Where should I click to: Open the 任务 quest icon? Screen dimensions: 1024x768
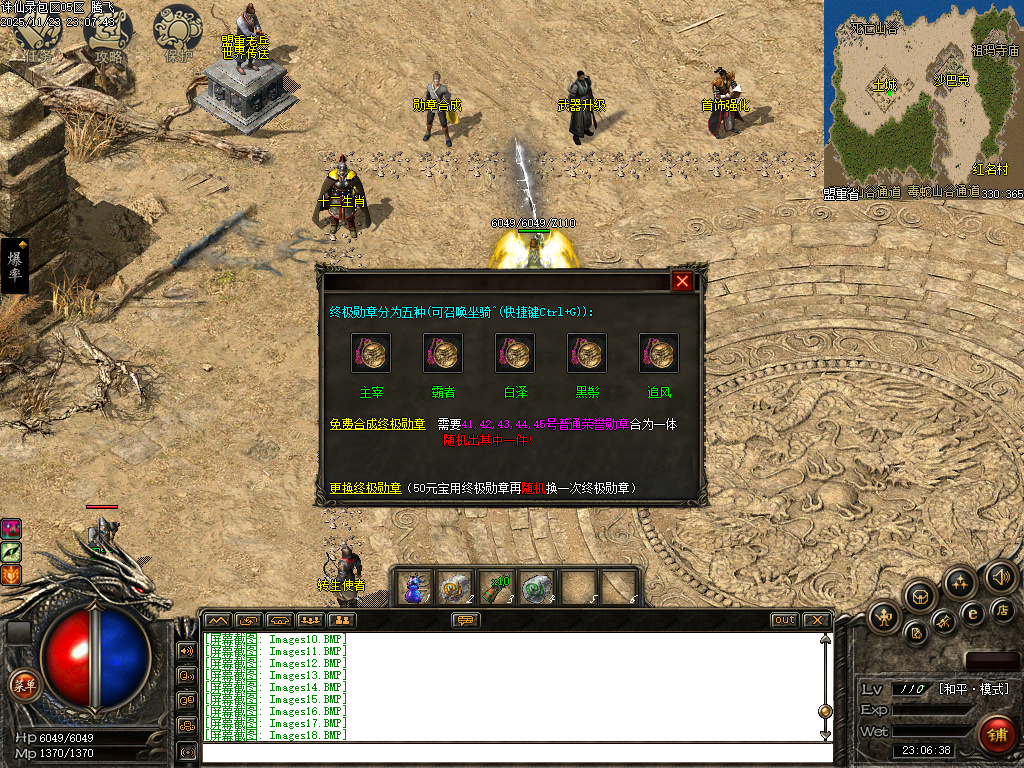[36, 35]
